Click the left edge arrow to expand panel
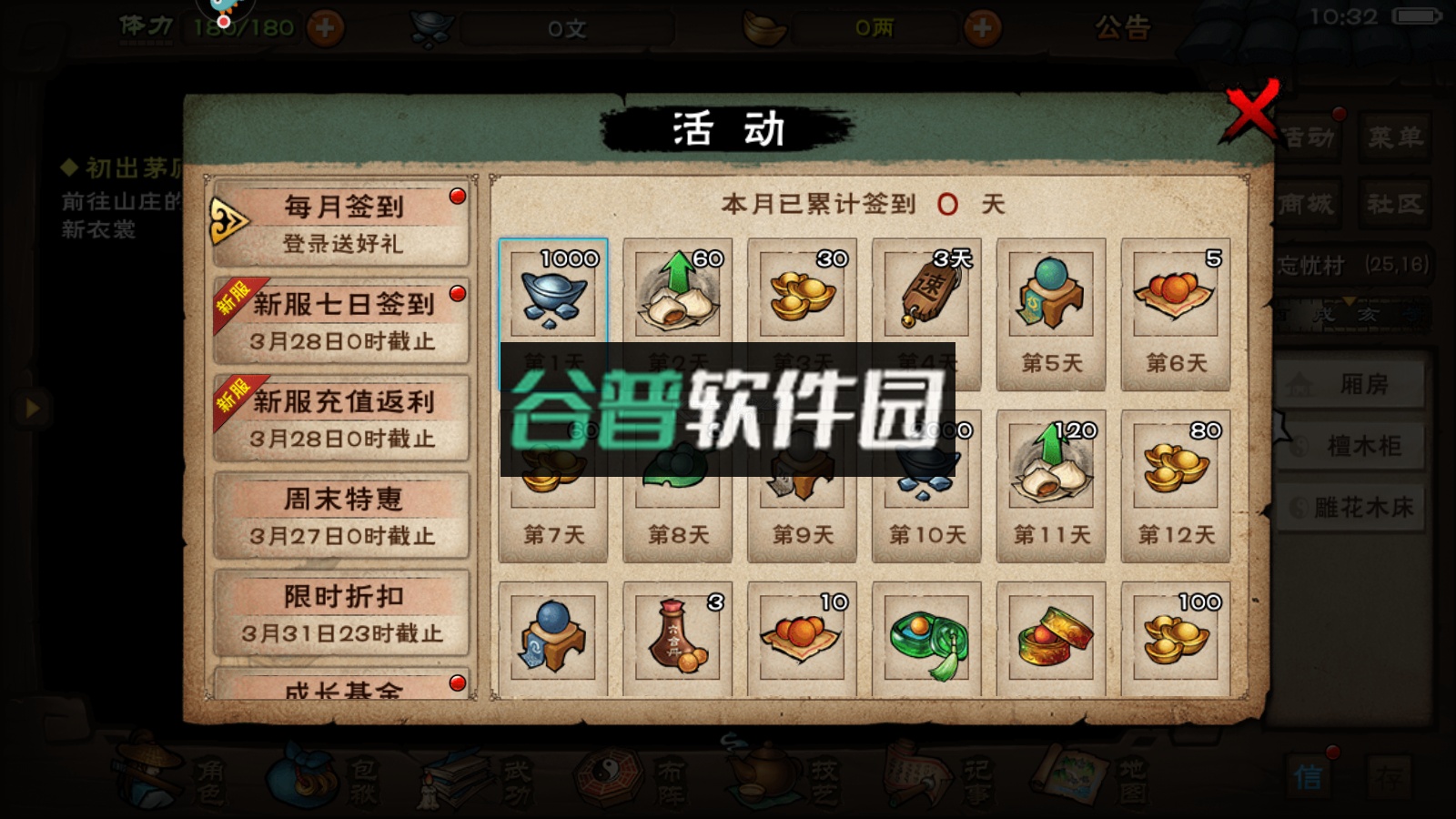 pyautogui.click(x=33, y=407)
